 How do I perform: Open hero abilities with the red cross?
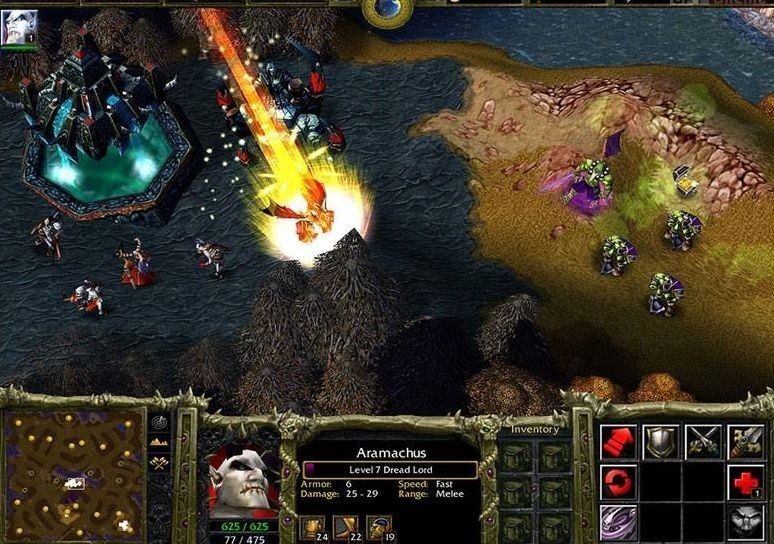point(745,482)
